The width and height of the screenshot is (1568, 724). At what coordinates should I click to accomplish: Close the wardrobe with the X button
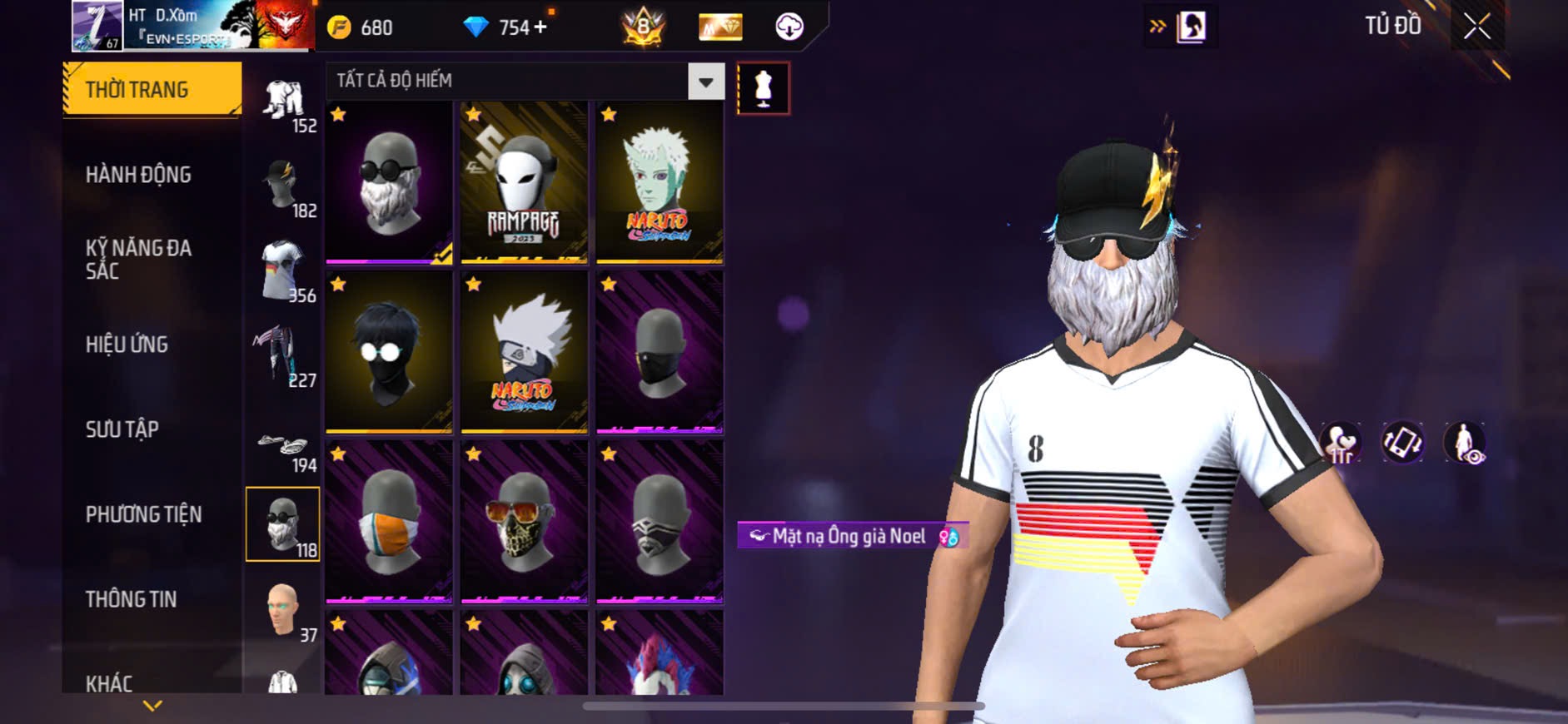pos(1476,27)
